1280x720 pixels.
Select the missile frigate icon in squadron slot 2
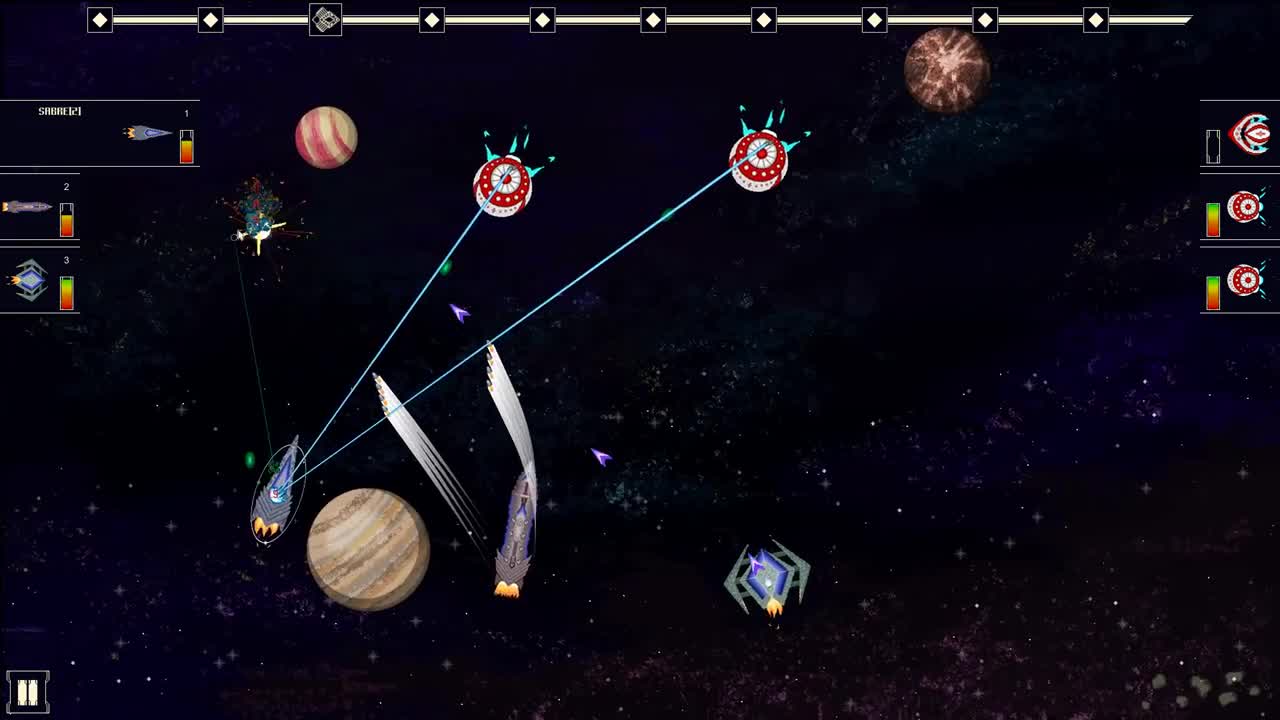coord(25,207)
